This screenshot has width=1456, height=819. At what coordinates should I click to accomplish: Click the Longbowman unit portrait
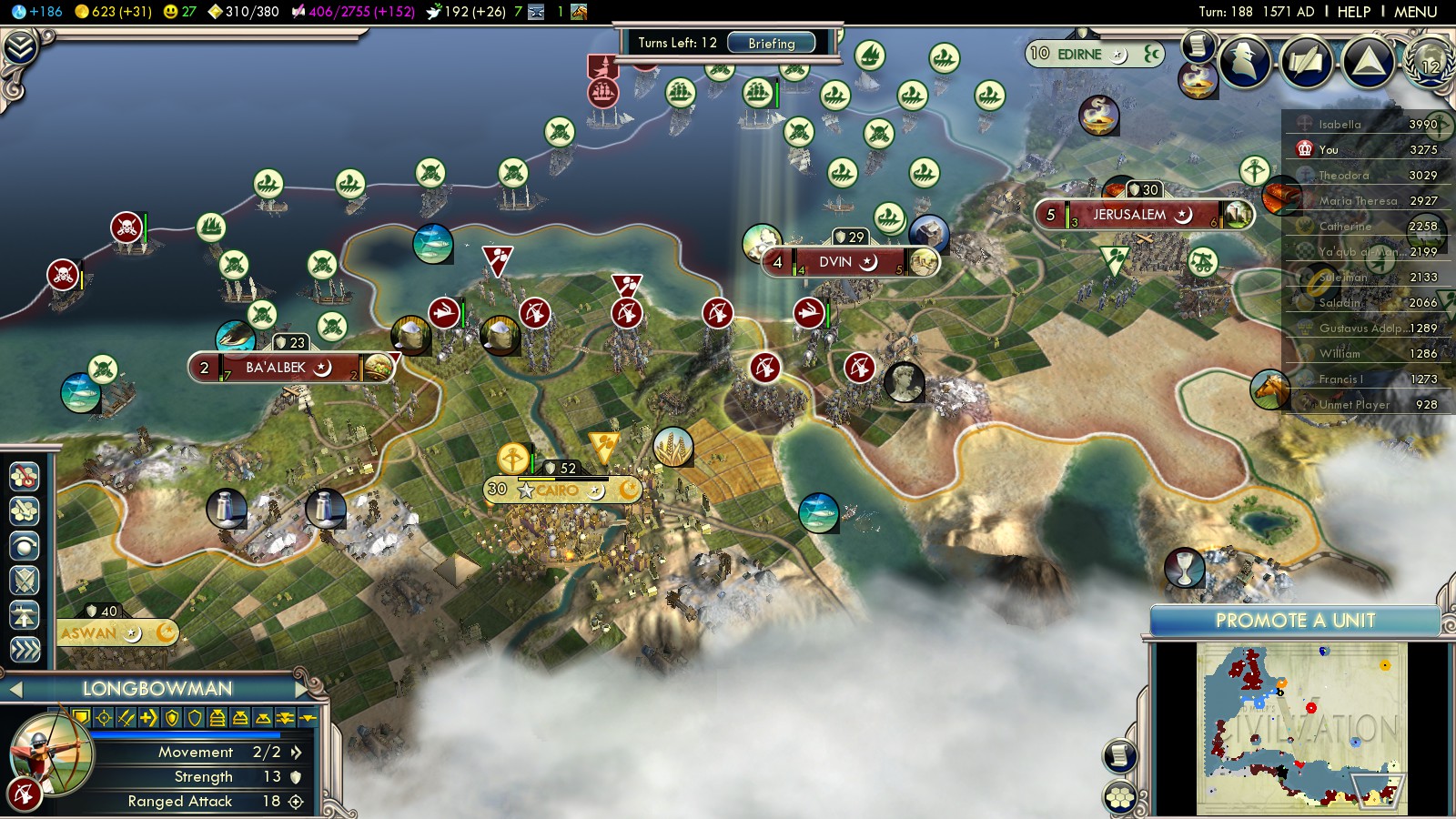click(x=53, y=753)
